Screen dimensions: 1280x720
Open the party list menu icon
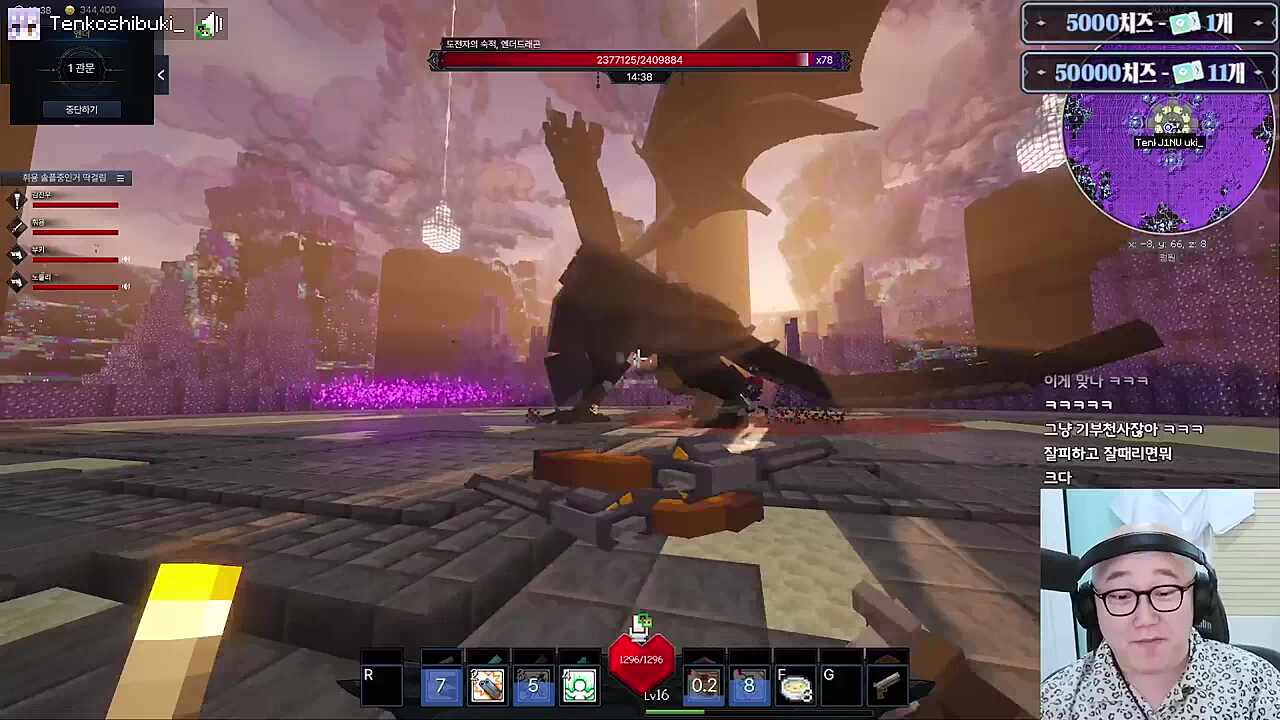pos(120,178)
